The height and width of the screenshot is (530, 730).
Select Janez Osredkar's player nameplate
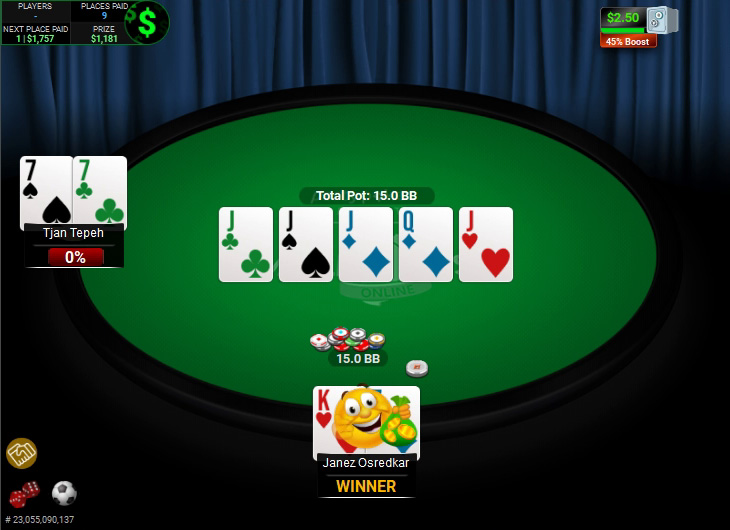[x=366, y=463]
